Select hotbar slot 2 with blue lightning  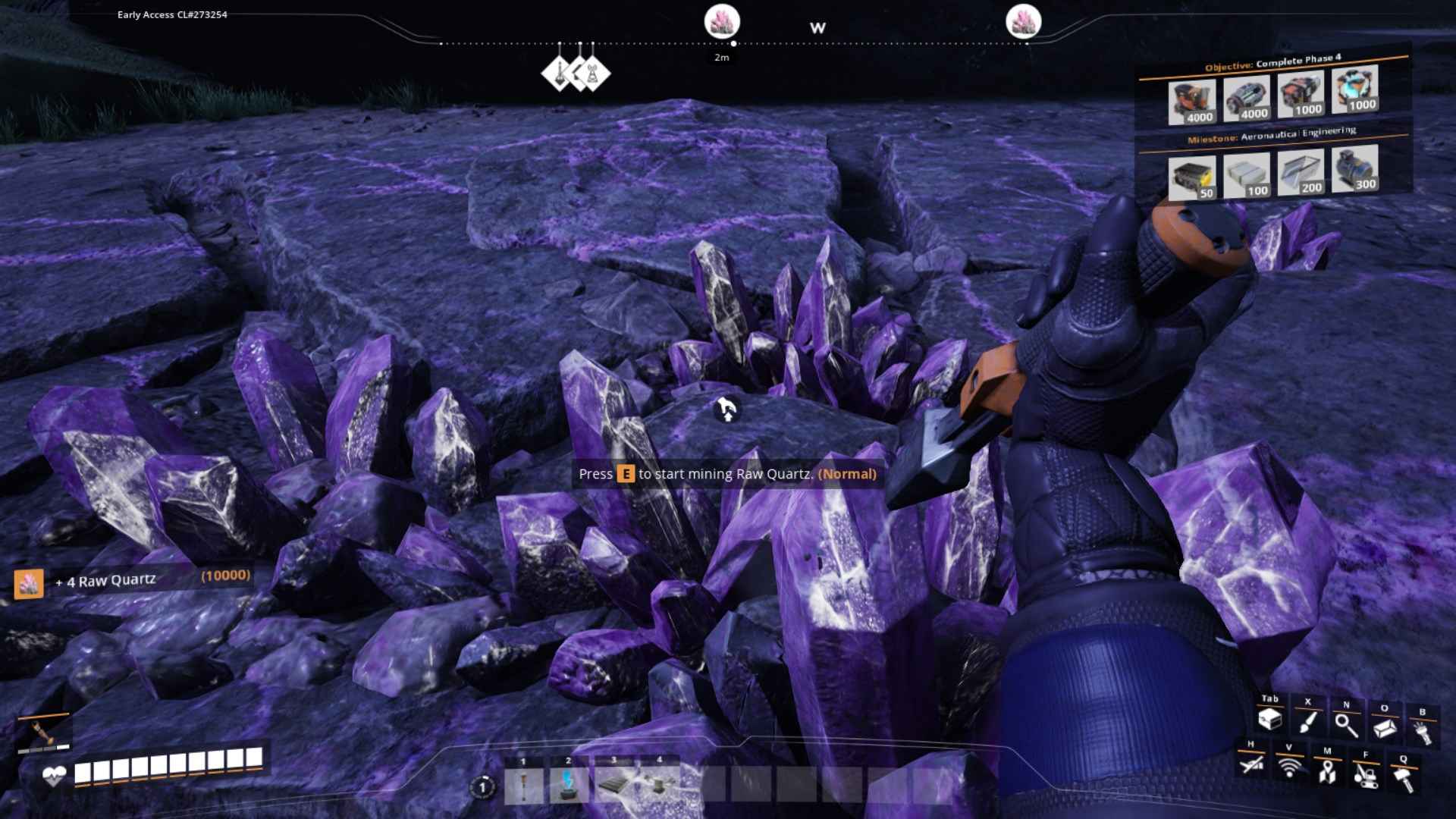pyautogui.click(x=569, y=786)
